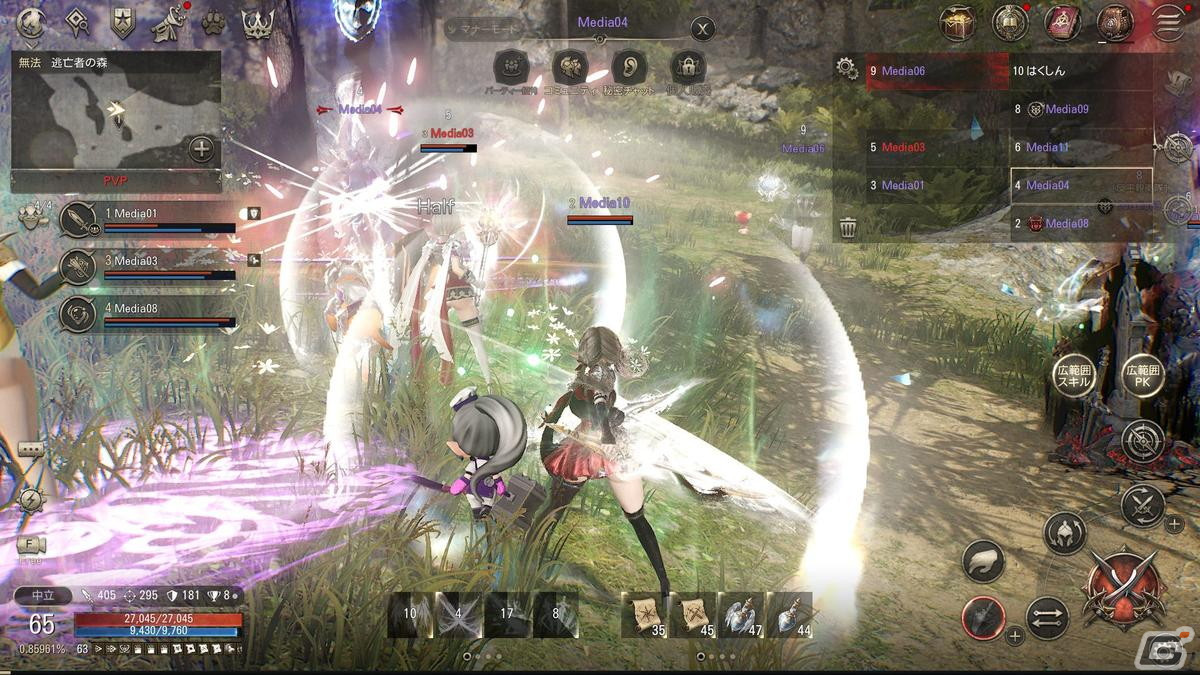The image size is (1200, 675).
Task: Open the paw print pet menu
Action: [213, 23]
